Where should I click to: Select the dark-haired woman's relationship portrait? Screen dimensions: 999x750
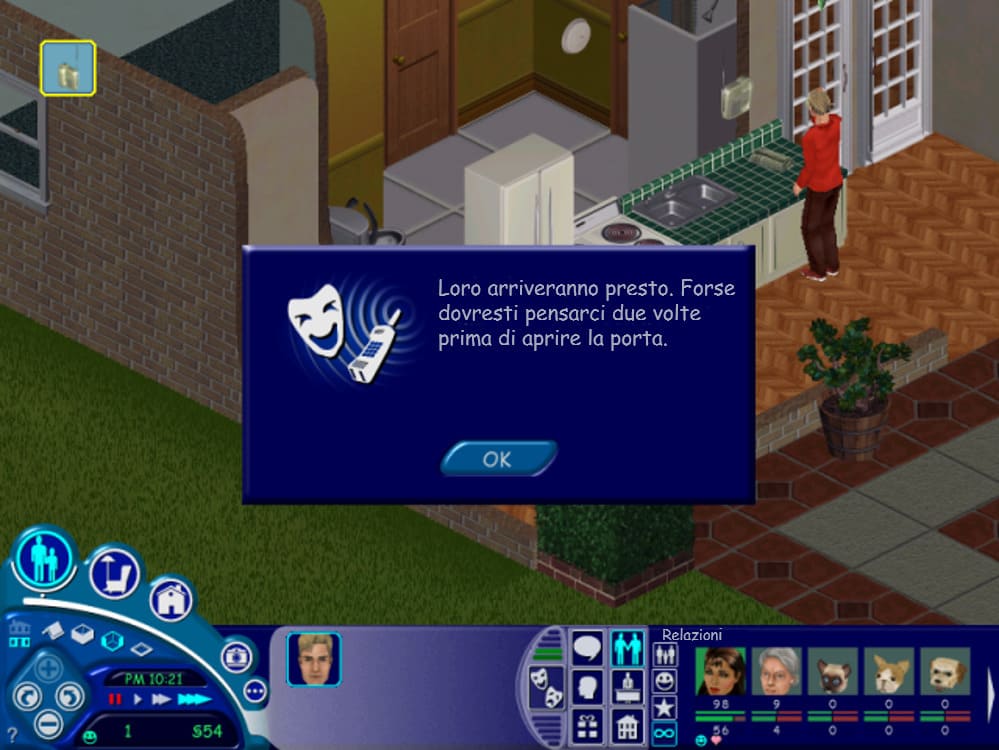point(720,672)
